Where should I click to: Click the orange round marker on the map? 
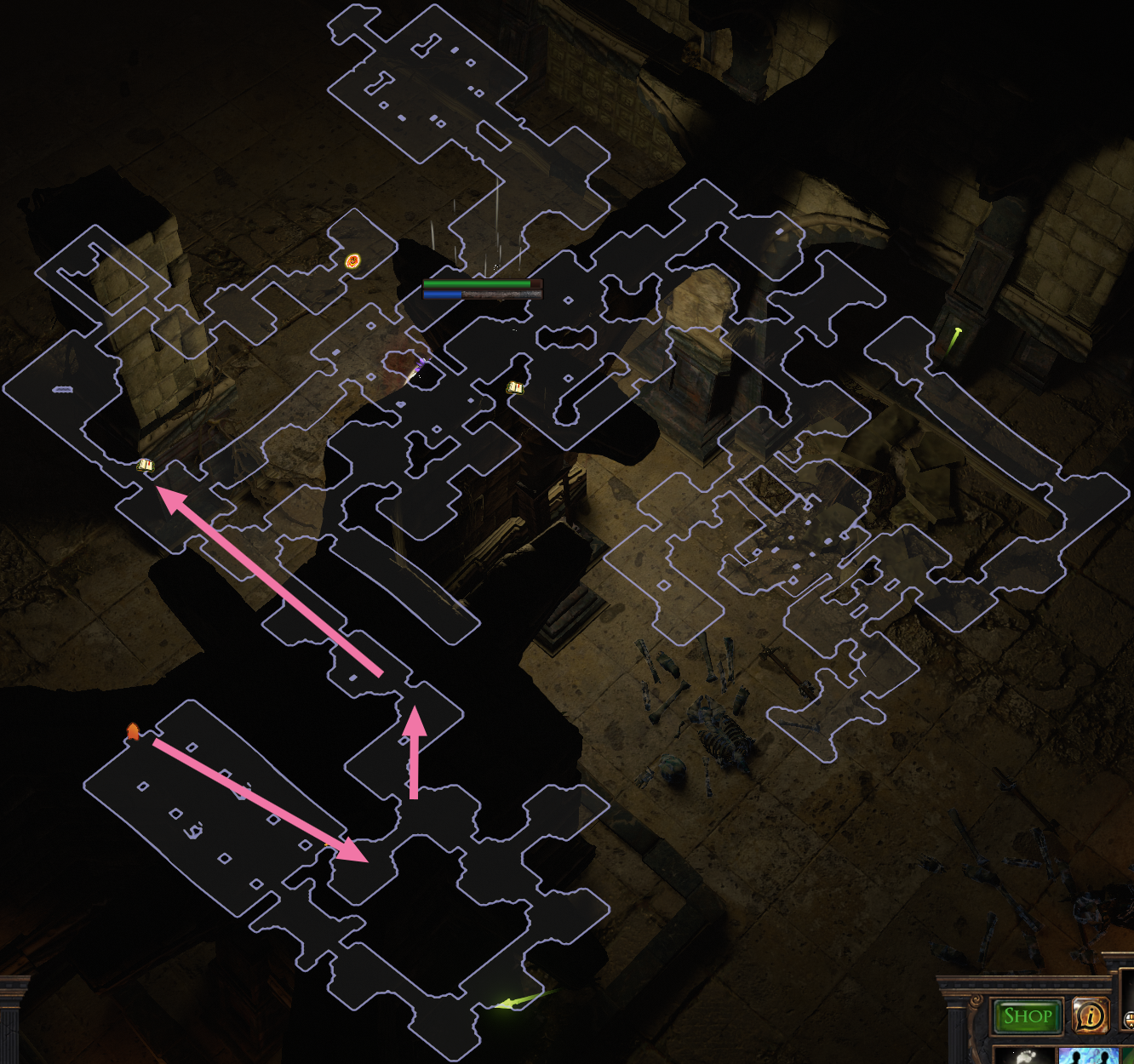point(352,261)
